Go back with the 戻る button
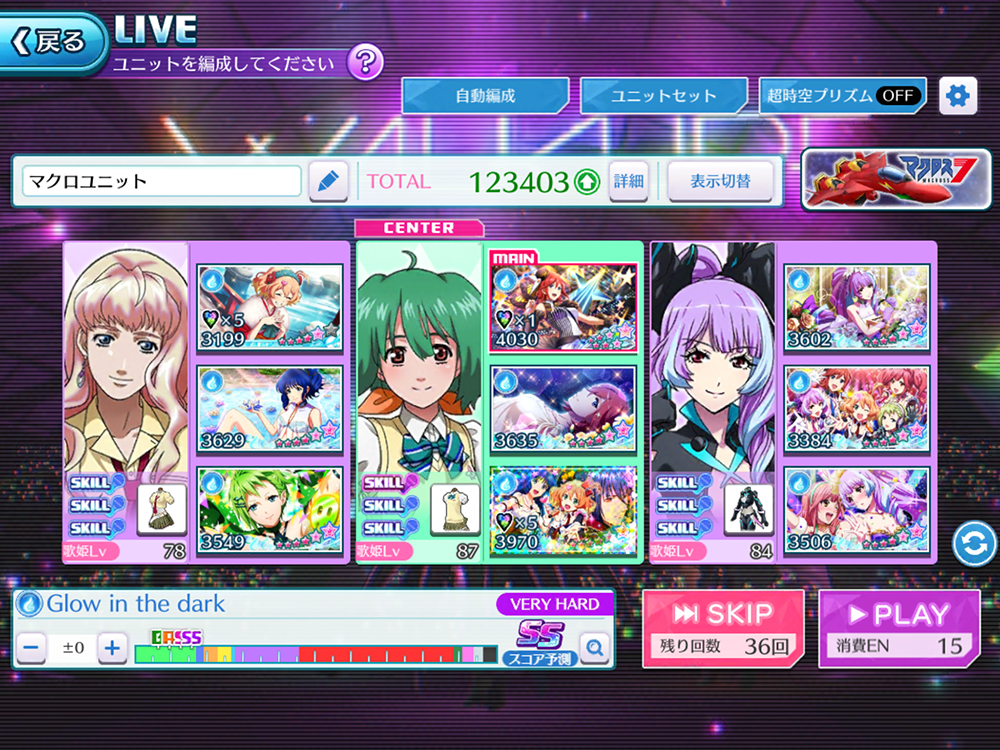This screenshot has height=750, width=1000. (x=54, y=42)
